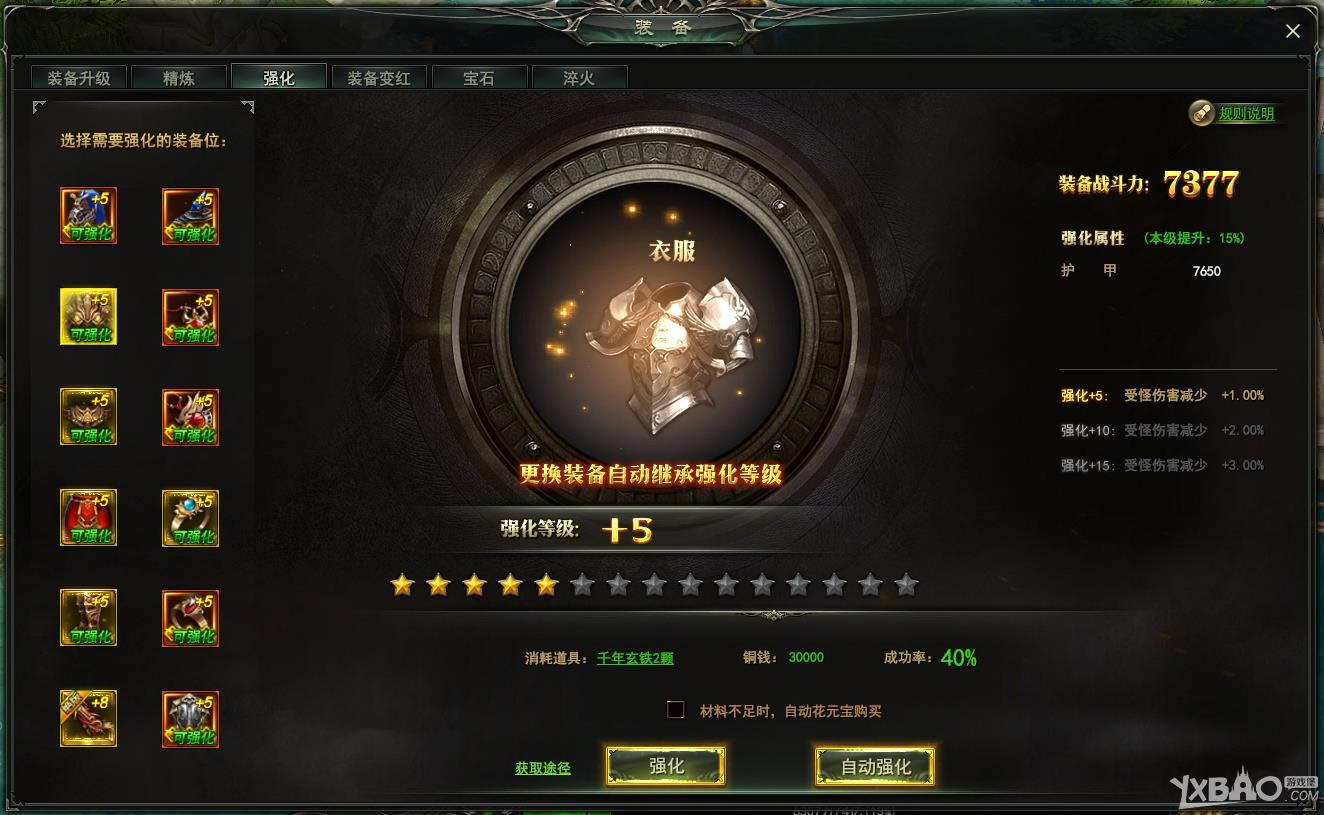Switch to the 宝石 gem tab

coord(479,76)
